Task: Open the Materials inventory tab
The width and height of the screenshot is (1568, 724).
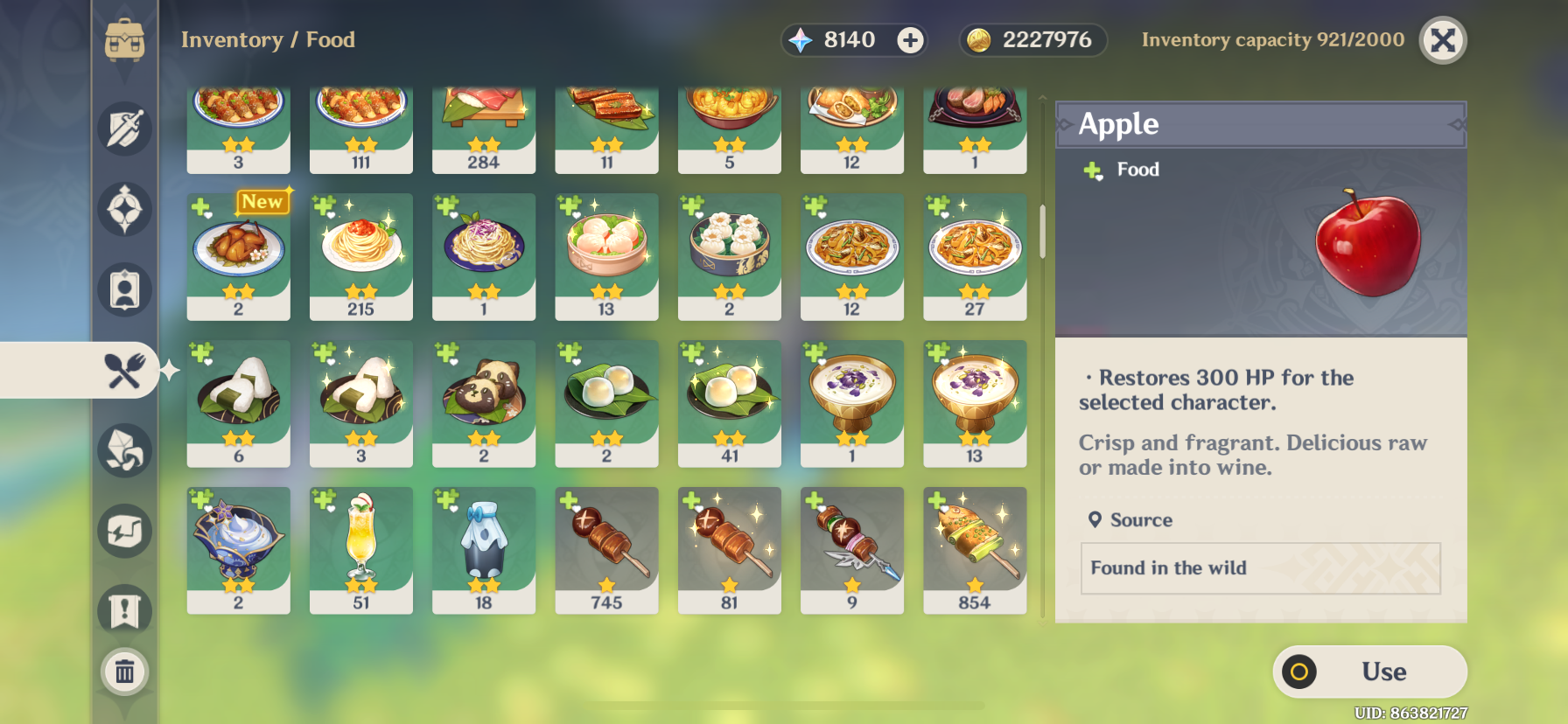Action: click(127, 449)
